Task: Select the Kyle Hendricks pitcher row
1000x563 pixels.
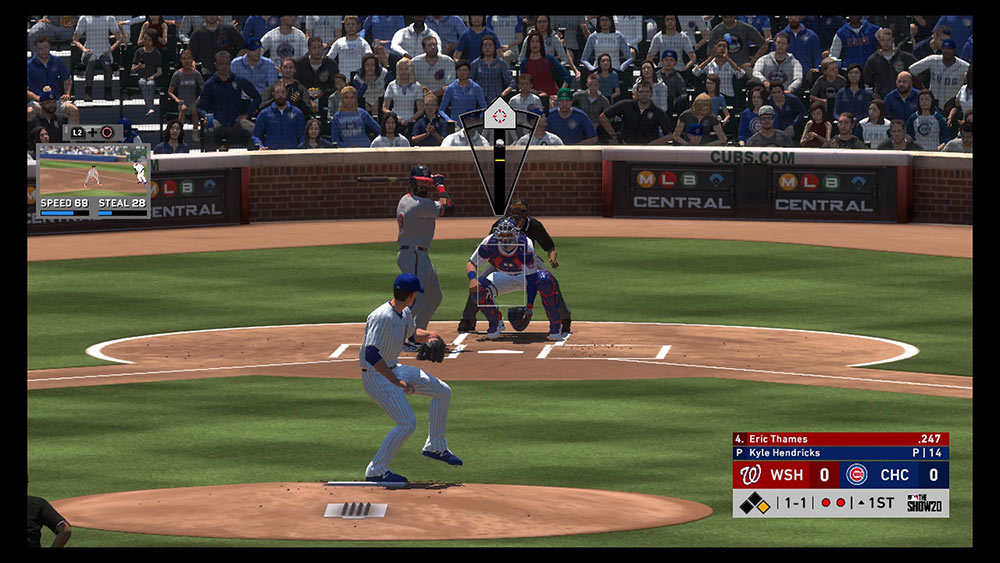Action: [840, 453]
